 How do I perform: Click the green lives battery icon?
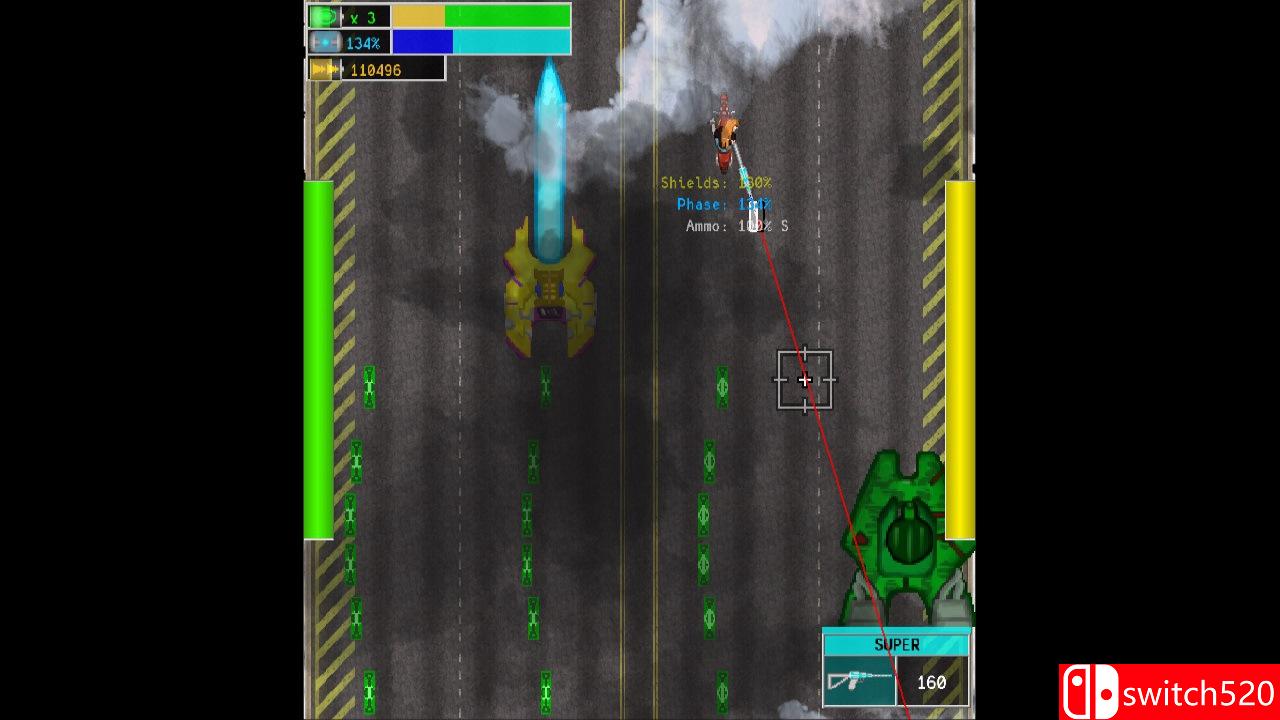pos(322,16)
